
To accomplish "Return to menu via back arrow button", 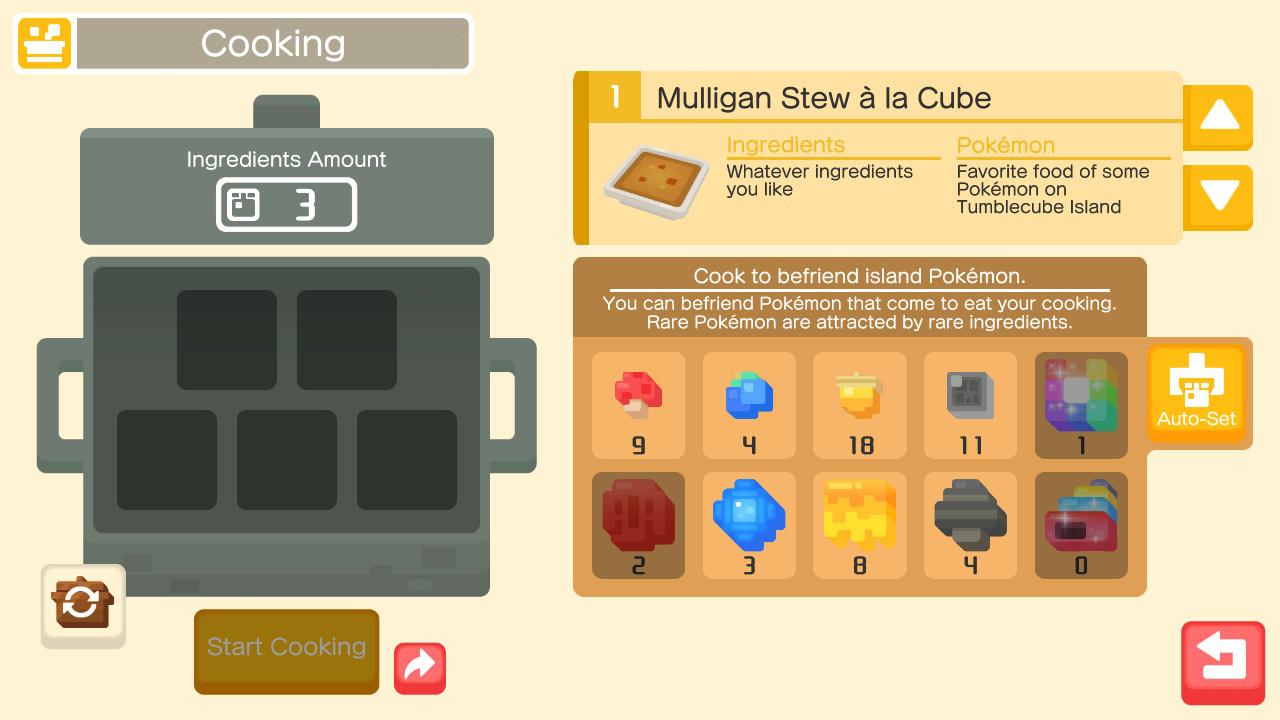I will 1222,663.
